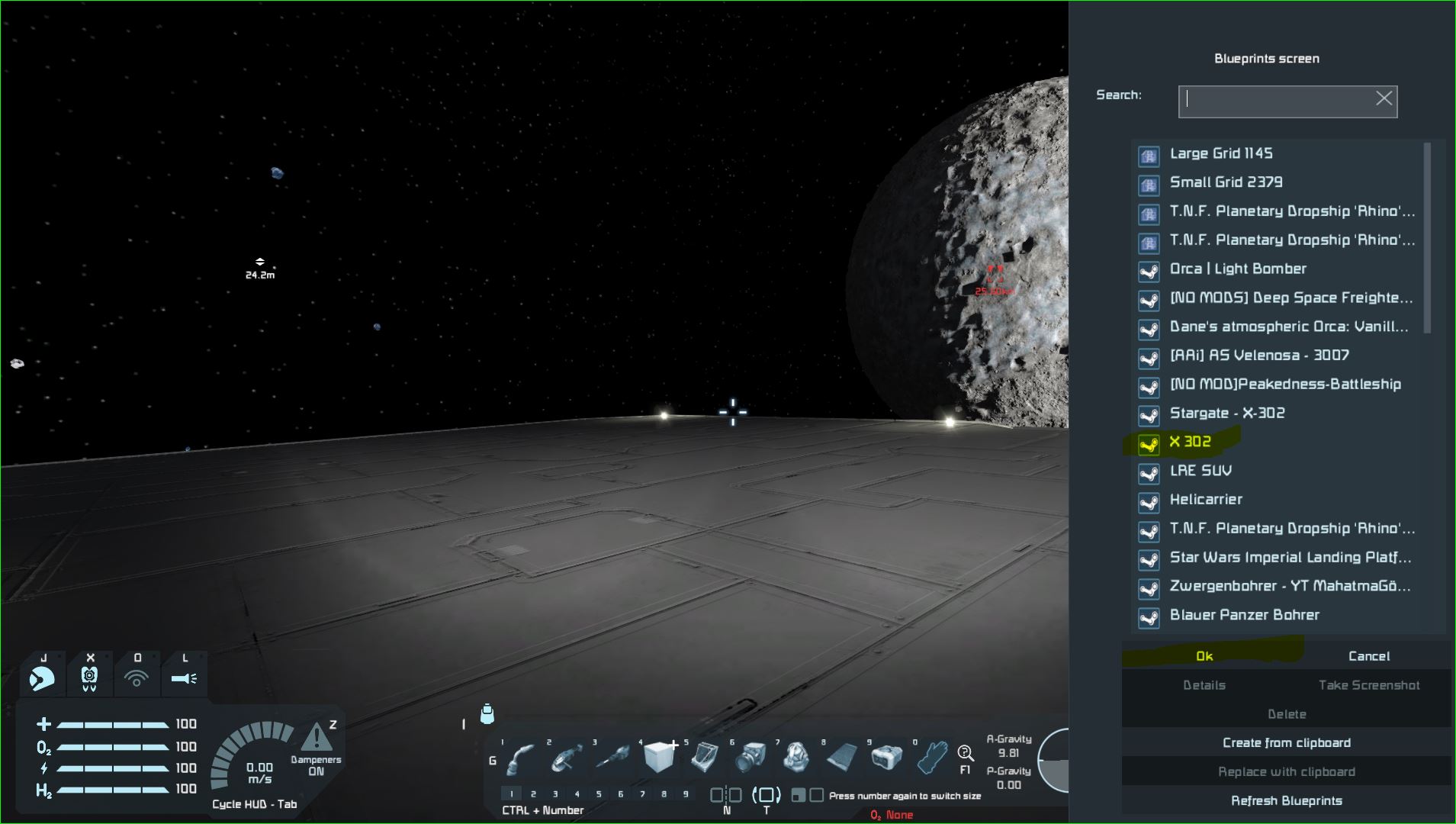Cancel the blueprints screen
The height and width of the screenshot is (824, 1456).
pos(1368,656)
